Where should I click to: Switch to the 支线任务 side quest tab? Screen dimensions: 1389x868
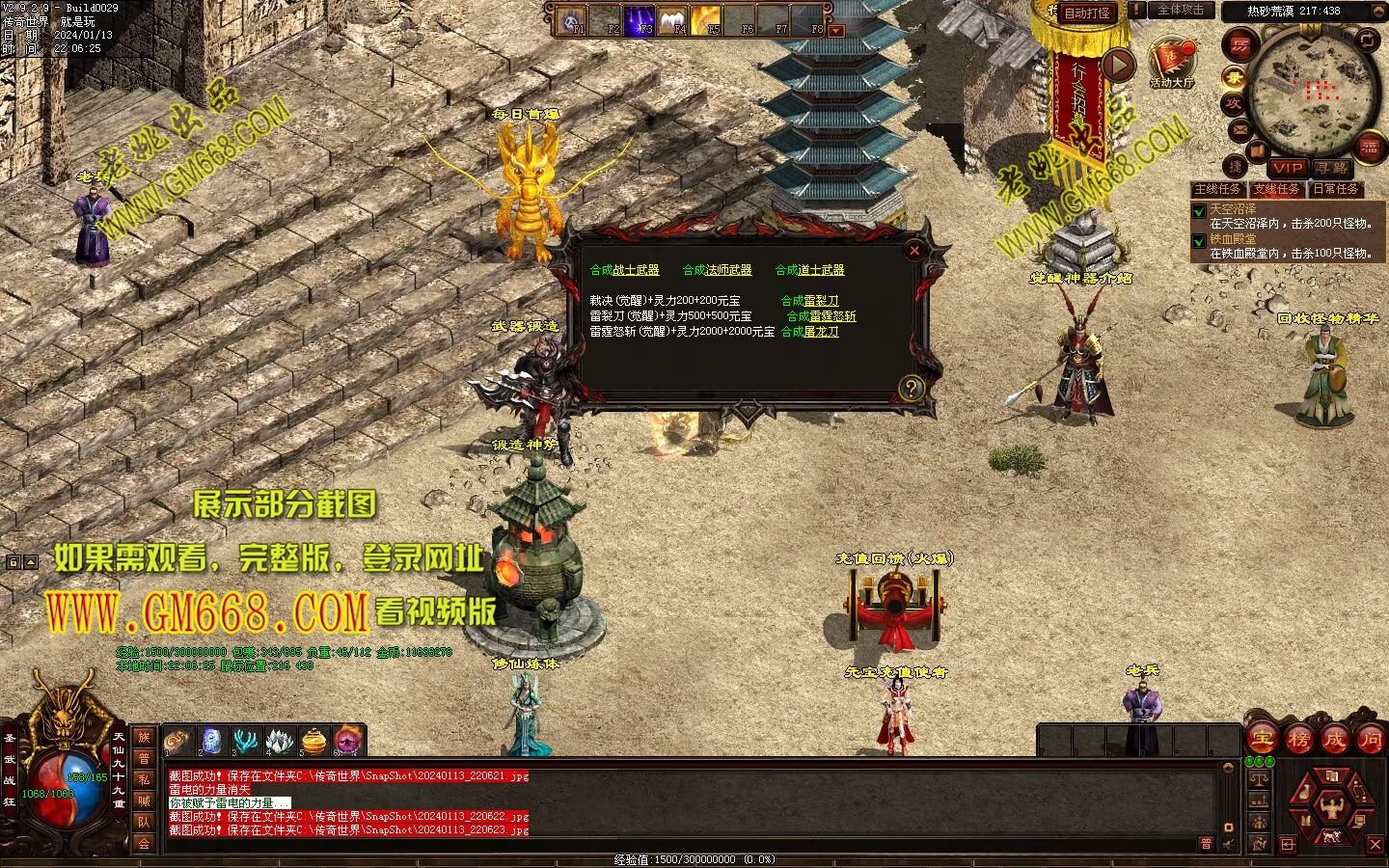[1277, 189]
